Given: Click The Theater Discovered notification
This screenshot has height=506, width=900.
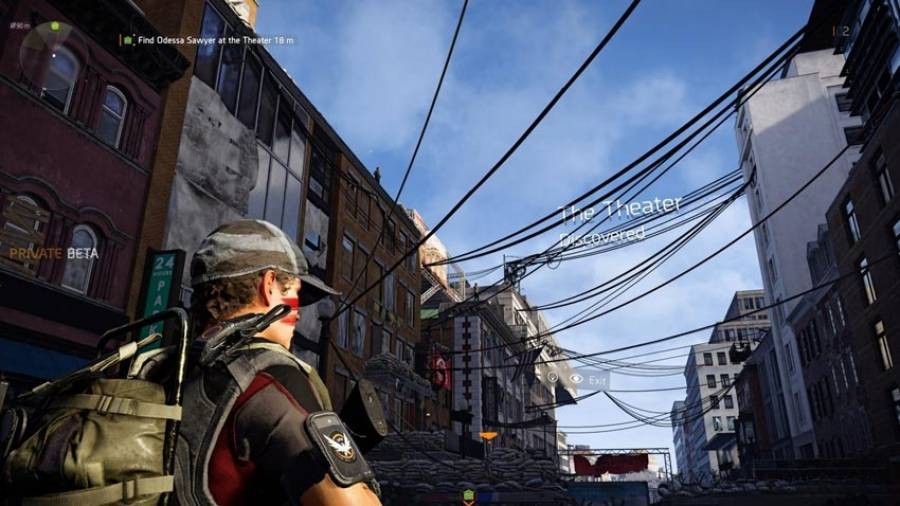Looking at the screenshot, I should point(619,222).
